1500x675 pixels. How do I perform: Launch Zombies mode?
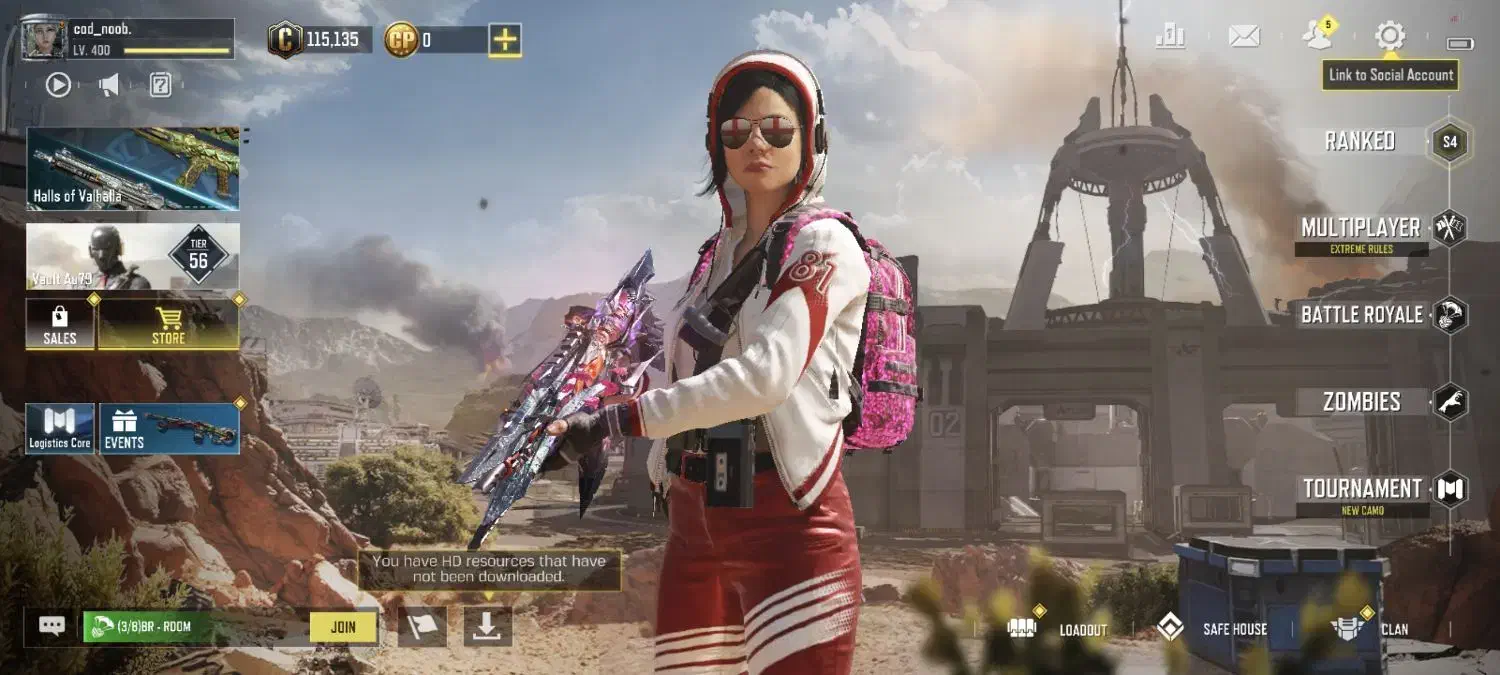click(1362, 402)
